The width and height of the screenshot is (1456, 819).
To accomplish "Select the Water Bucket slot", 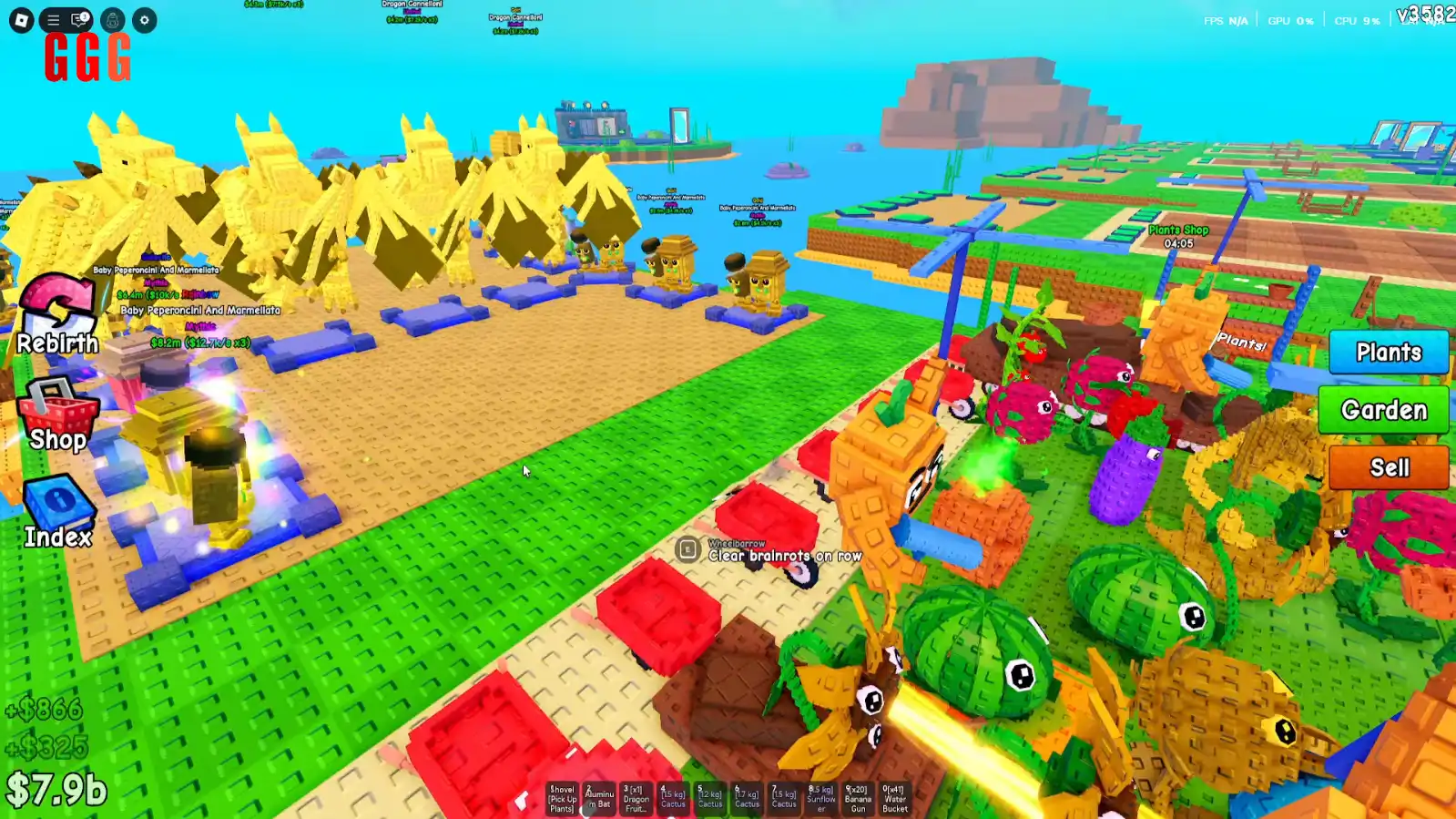I will point(894,799).
